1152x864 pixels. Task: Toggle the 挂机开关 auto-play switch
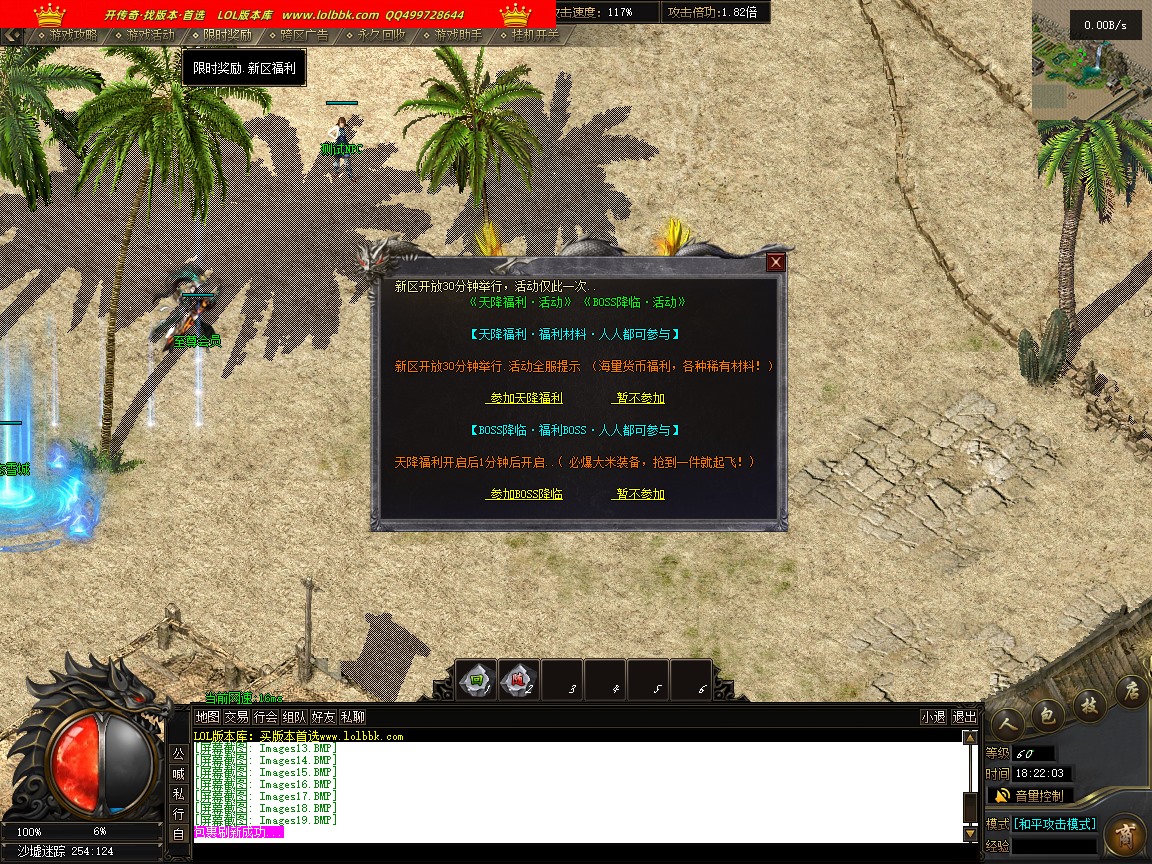[x=535, y=35]
